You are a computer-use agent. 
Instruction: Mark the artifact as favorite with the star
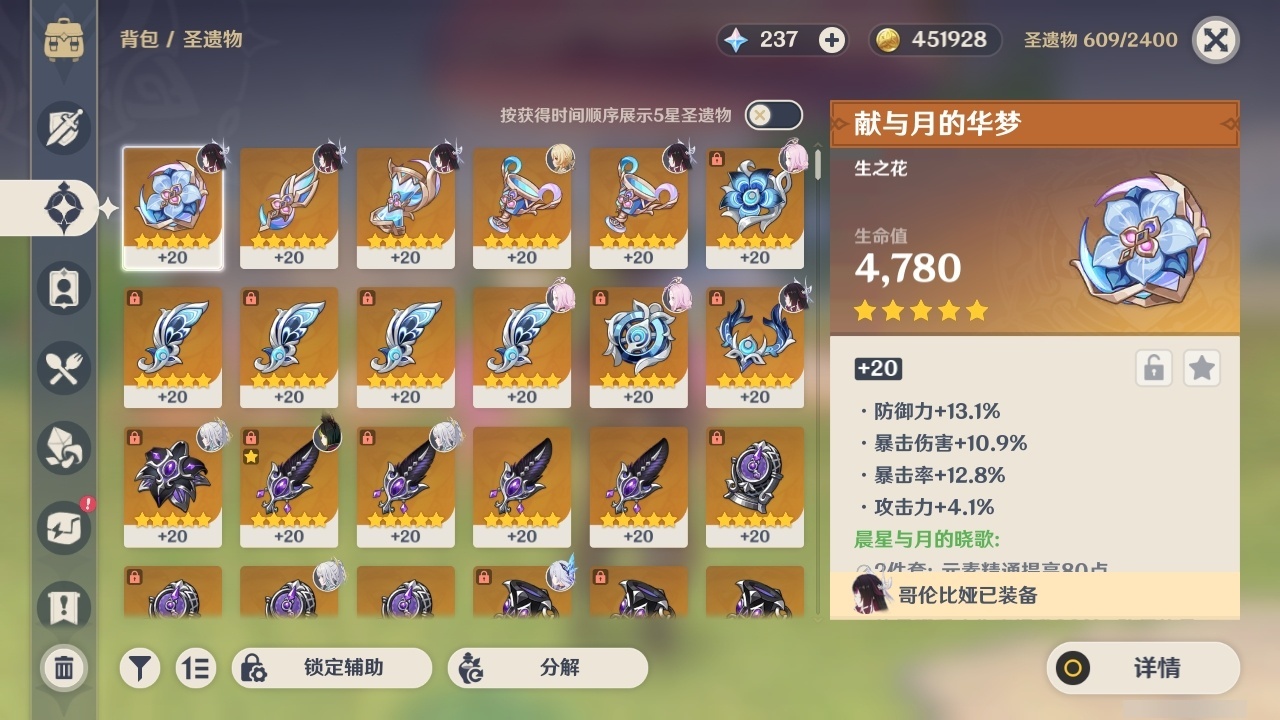tap(1201, 368)
